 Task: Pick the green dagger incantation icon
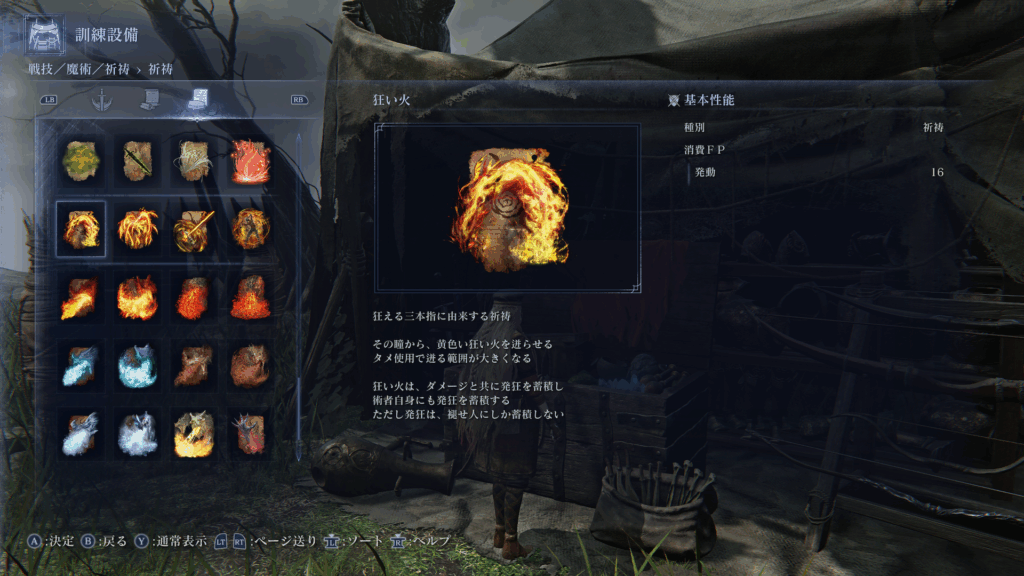138,160
